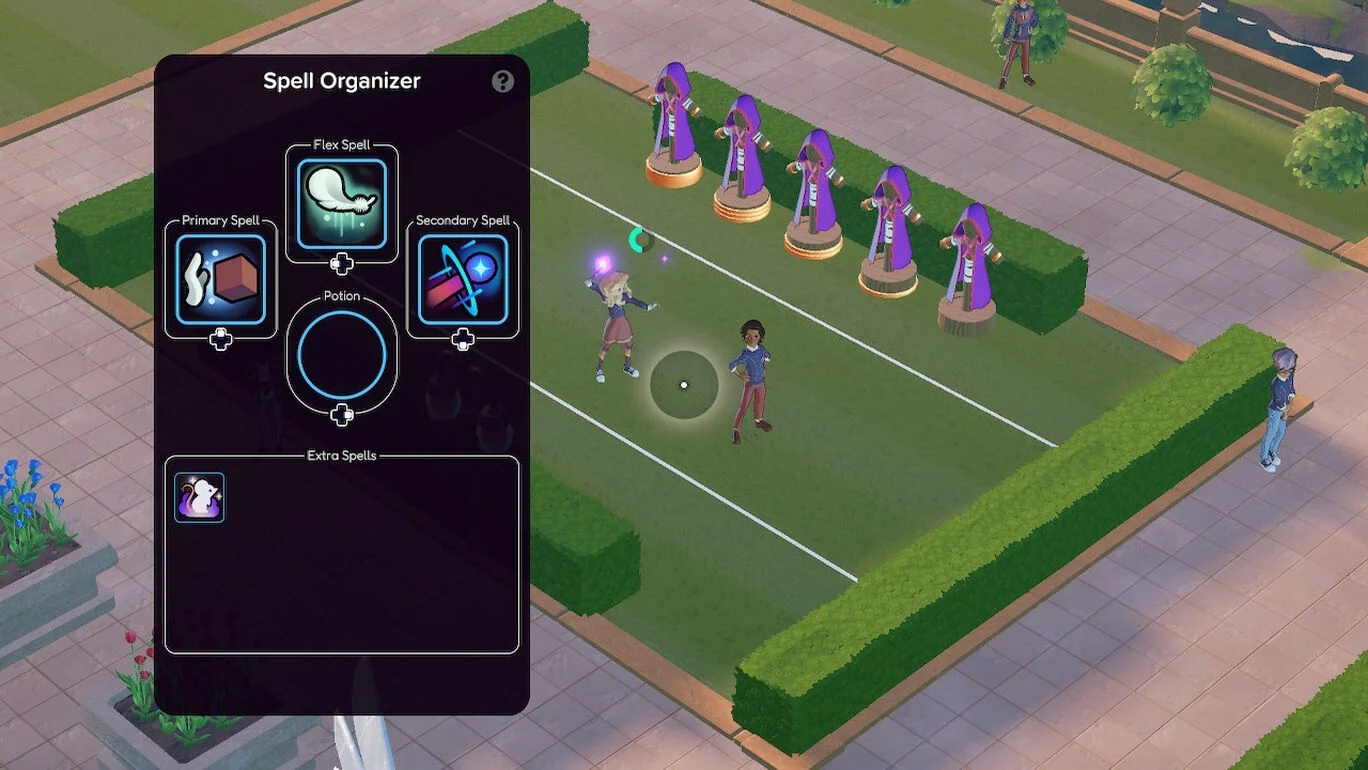1368x770 pixels.
Task: Pick the mouse spell in Extra Spells
Action: [200, 497]
